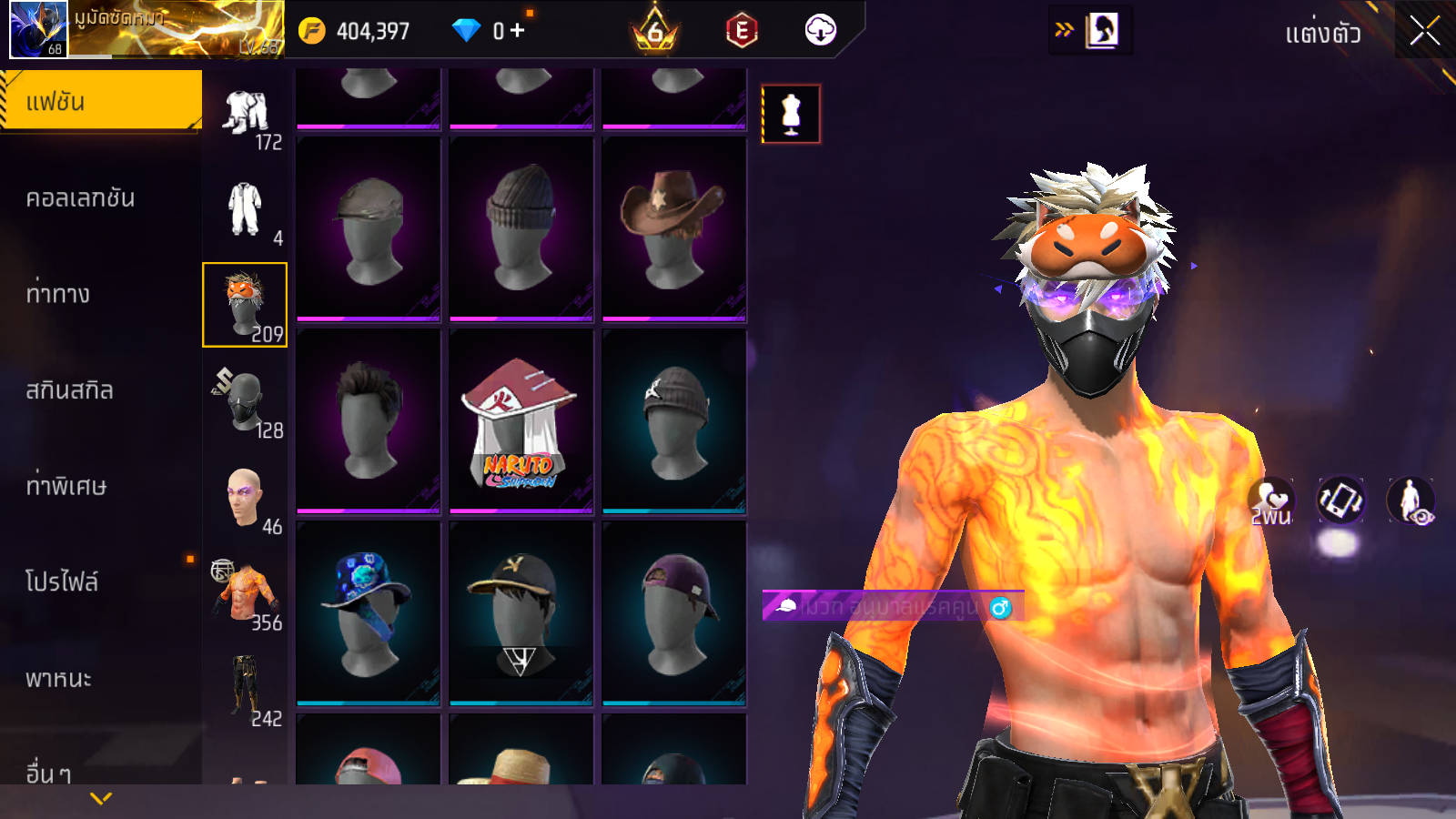Open the สกินสกิล (Skill skins) tab
The width and height of the screenshot is (1456, 819).
click(69, 390)
